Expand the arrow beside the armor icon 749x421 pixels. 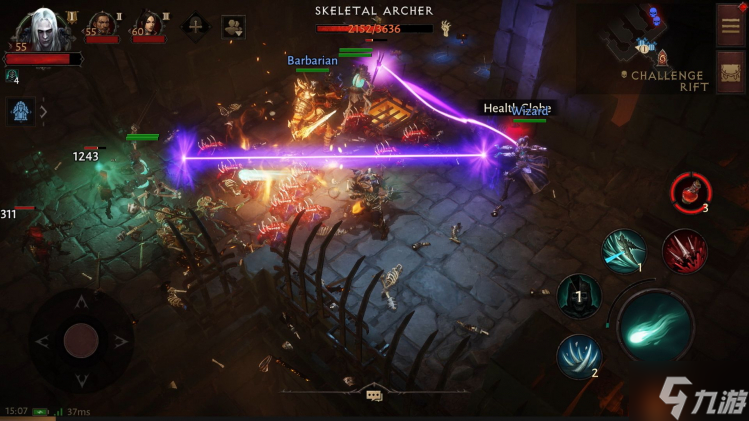pos(43,111)
